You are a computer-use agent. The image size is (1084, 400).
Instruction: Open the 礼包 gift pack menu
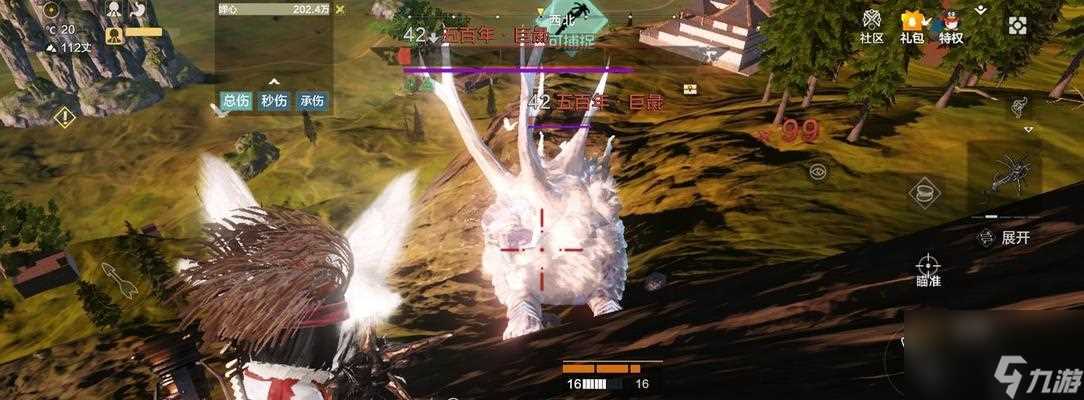[911, 25]
